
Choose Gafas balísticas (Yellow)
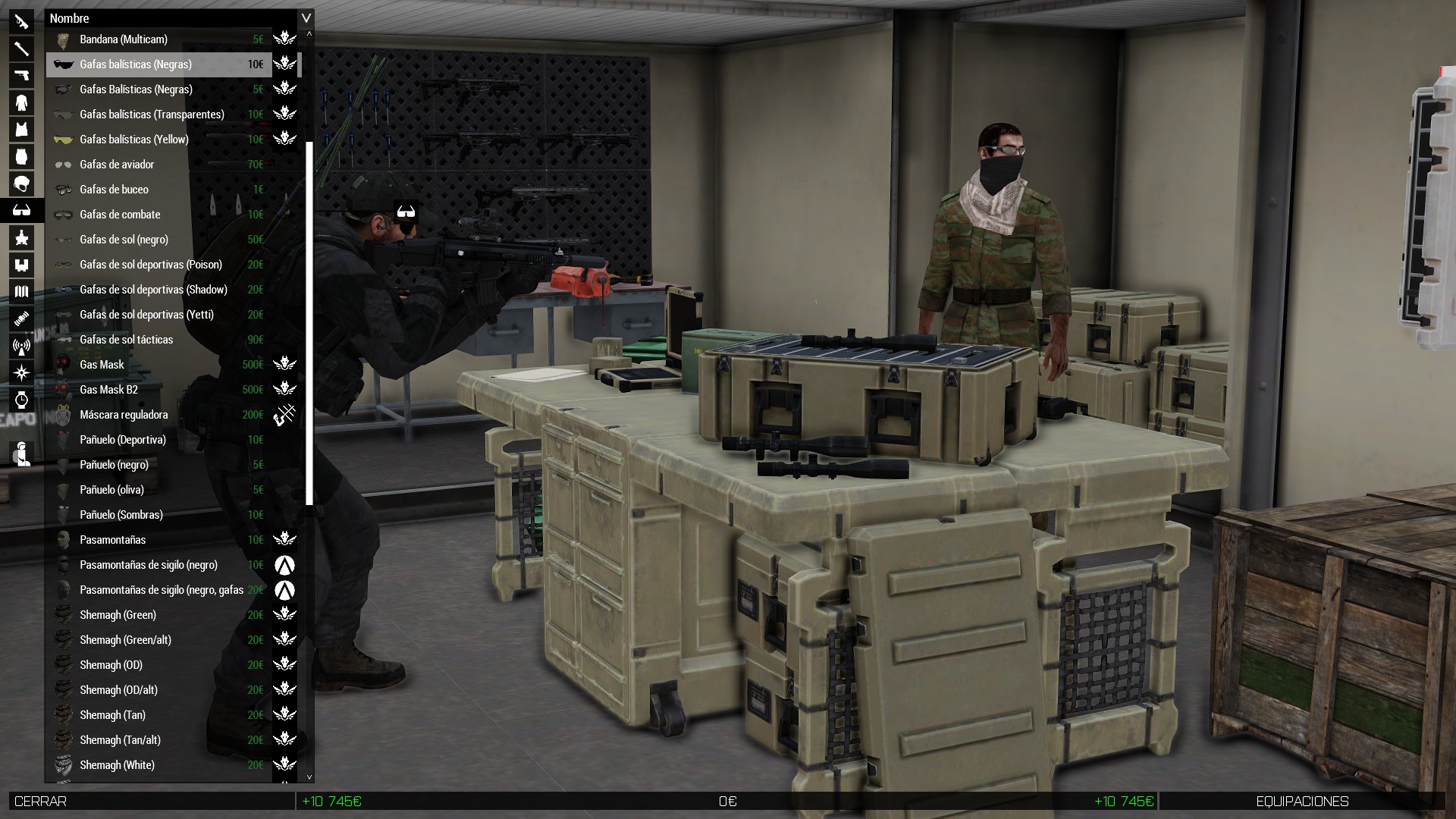pyautogui.click(x=133, y=140)
